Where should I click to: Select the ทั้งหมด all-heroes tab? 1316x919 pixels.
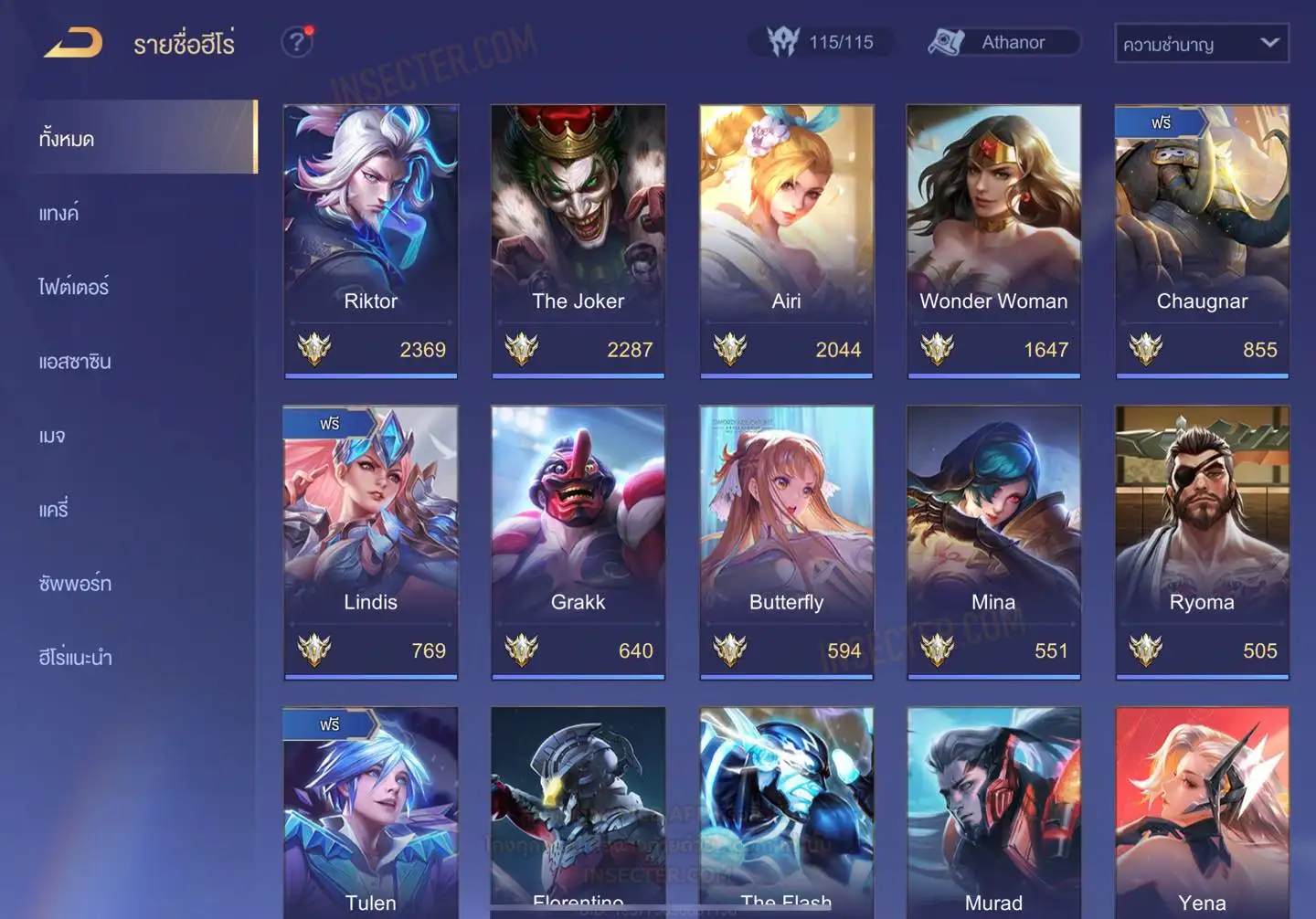pyautogui.click(x=67, y=139)
